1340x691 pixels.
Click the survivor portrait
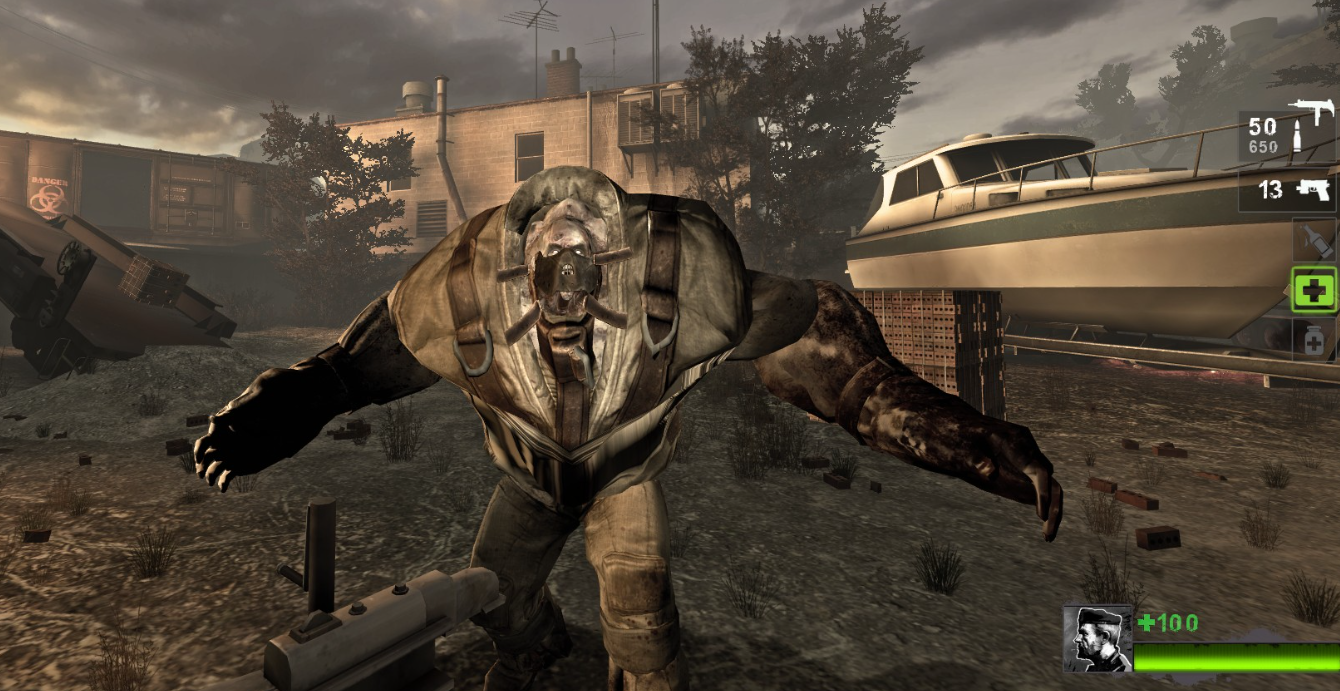tap(1097, 639)
